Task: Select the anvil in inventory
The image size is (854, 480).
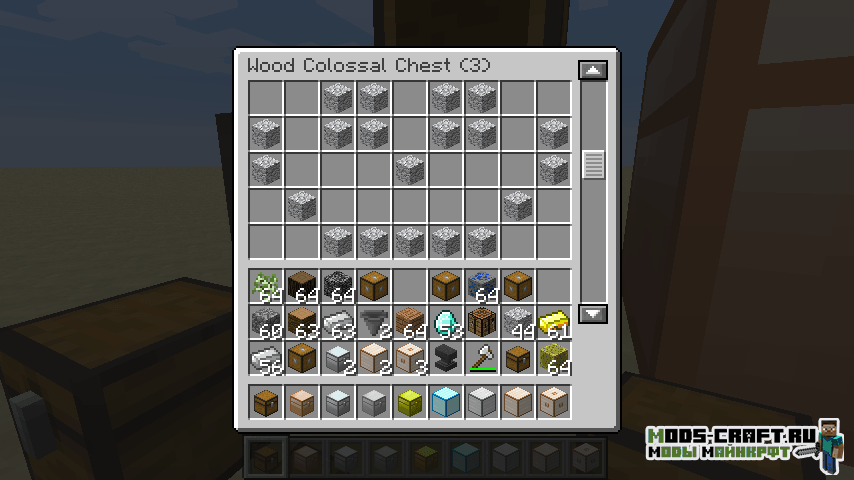Action: tap(446, 358)
